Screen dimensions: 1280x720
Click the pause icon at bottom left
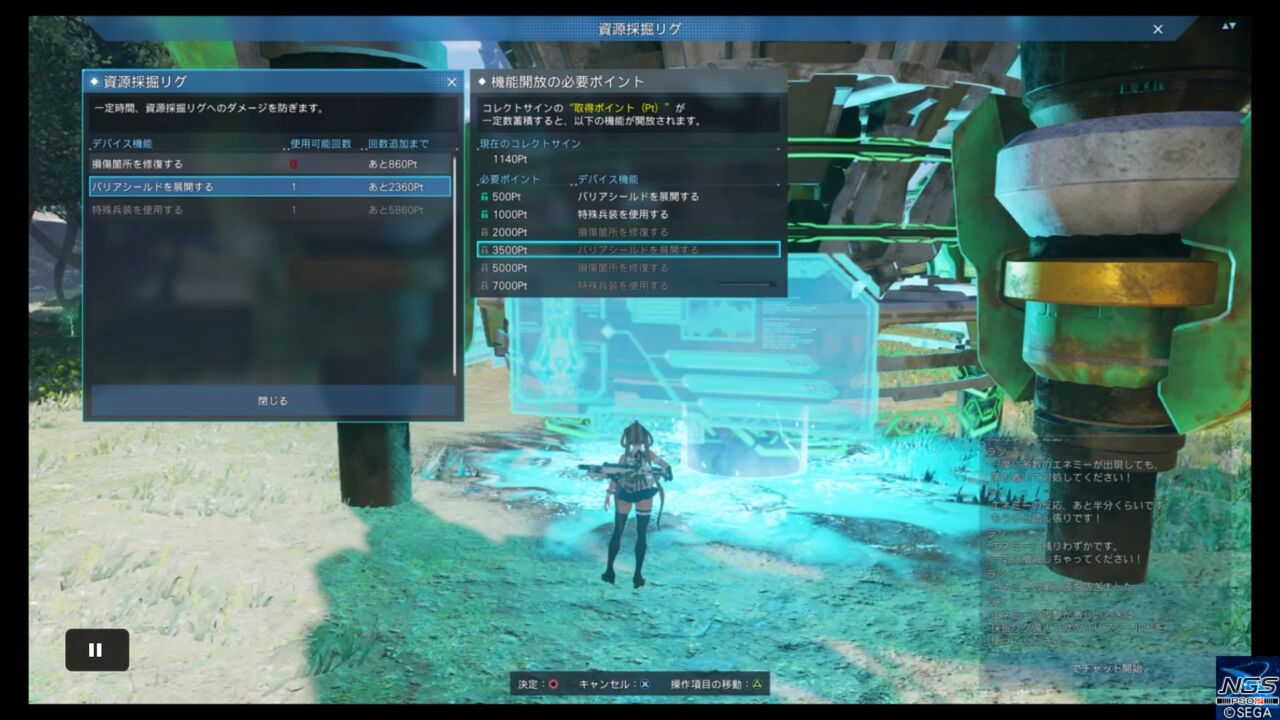tap(96, 650)
